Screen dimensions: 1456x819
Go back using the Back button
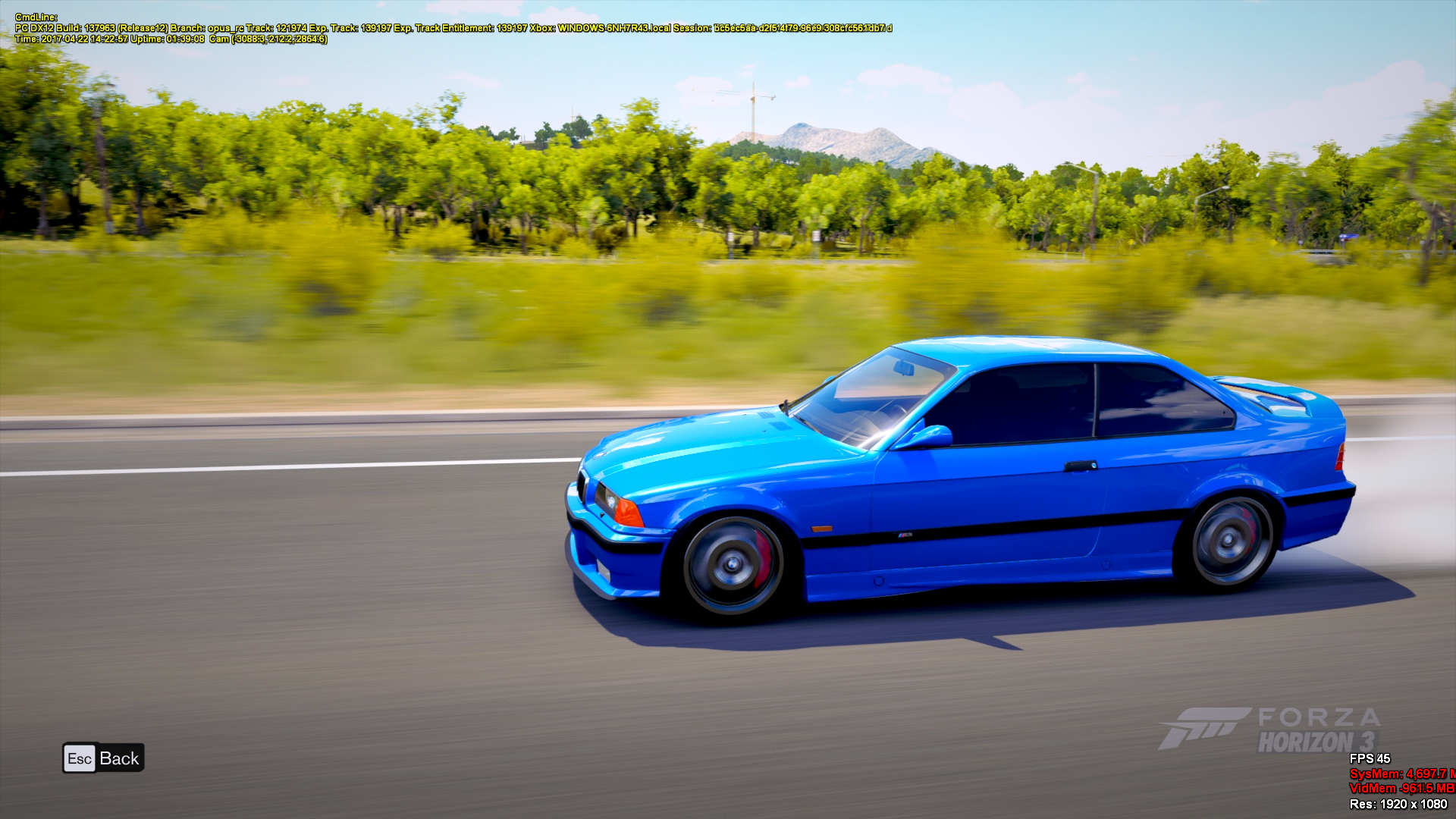pos(103,758)
